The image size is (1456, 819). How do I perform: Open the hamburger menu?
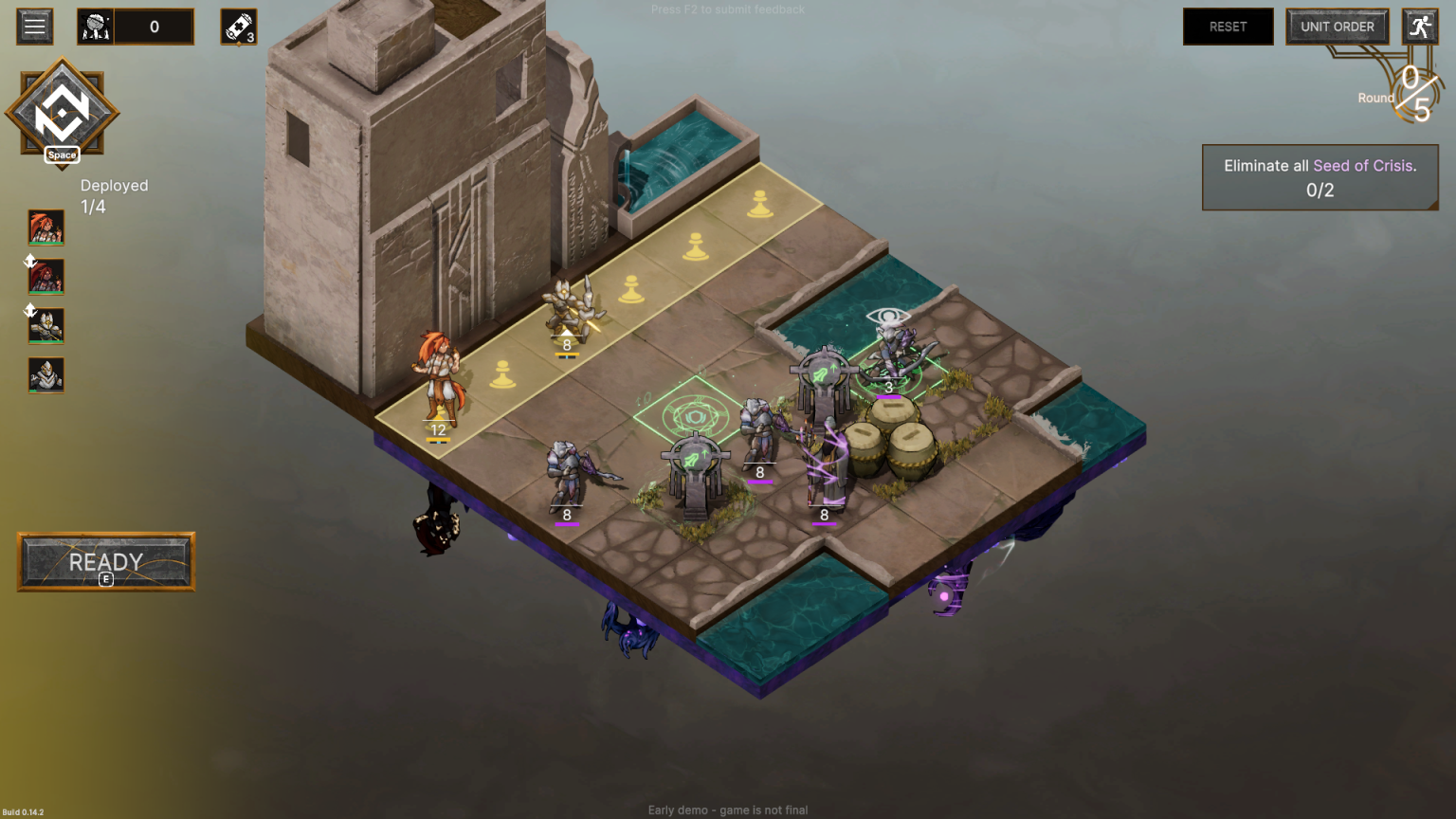click(35, 26)
